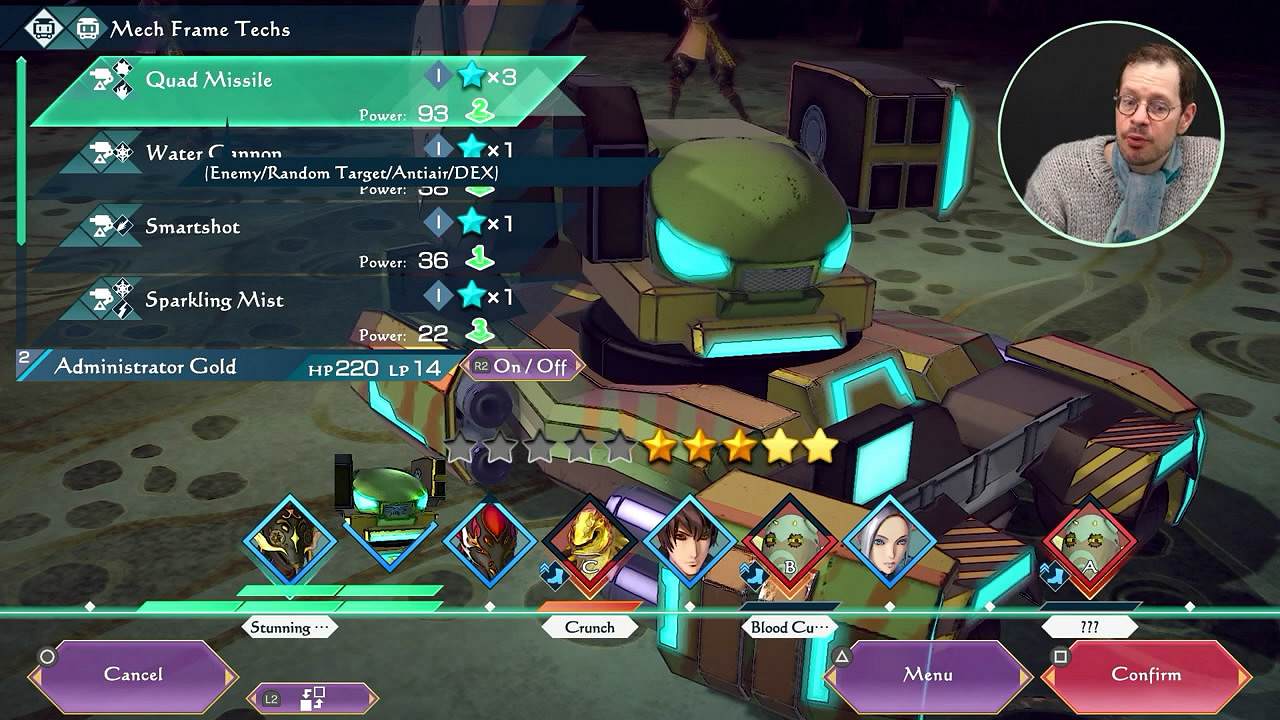Select the Sparkling Mist tech

pos(214,300)
